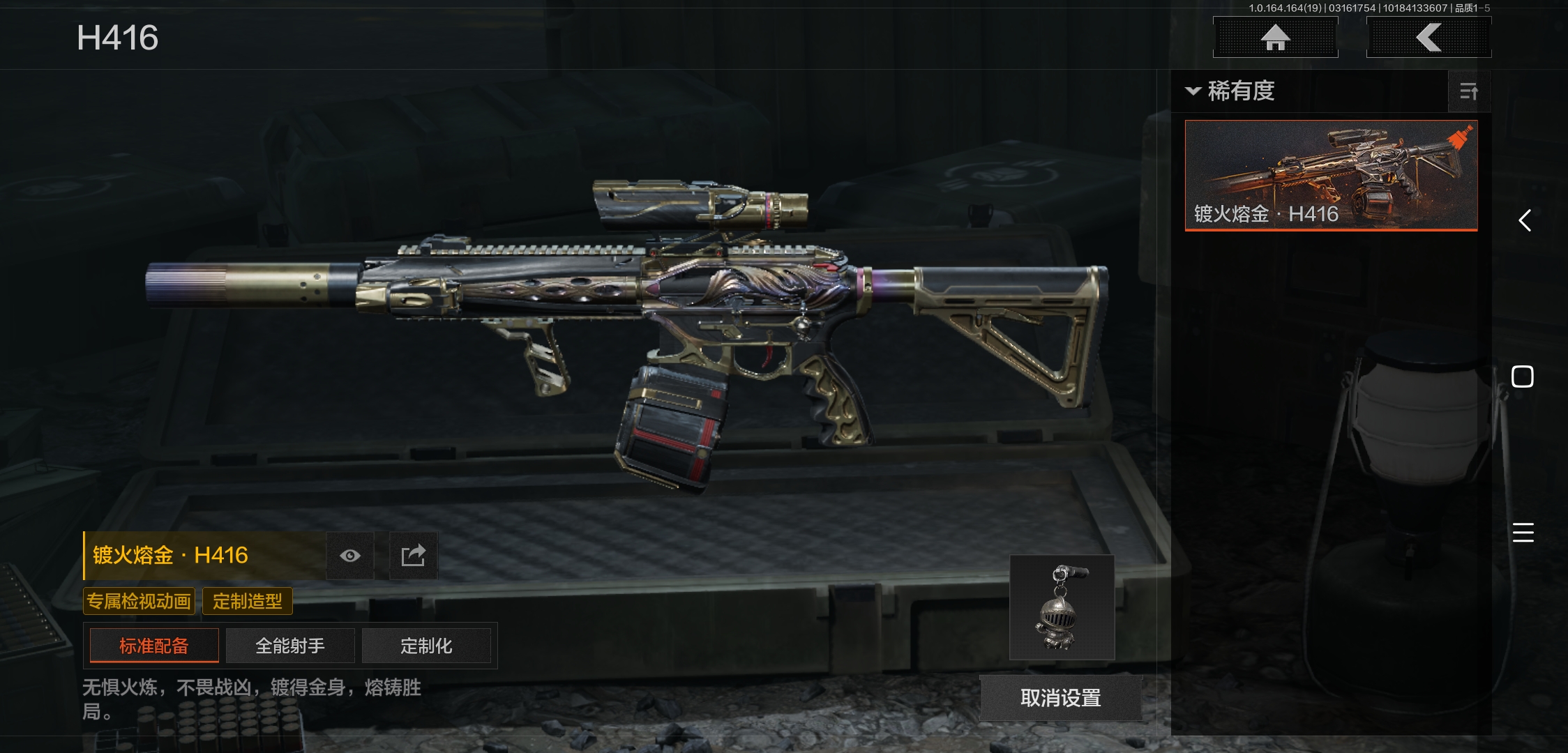
Task: Open the Android recent apps menu
Action: point(1523,533)
